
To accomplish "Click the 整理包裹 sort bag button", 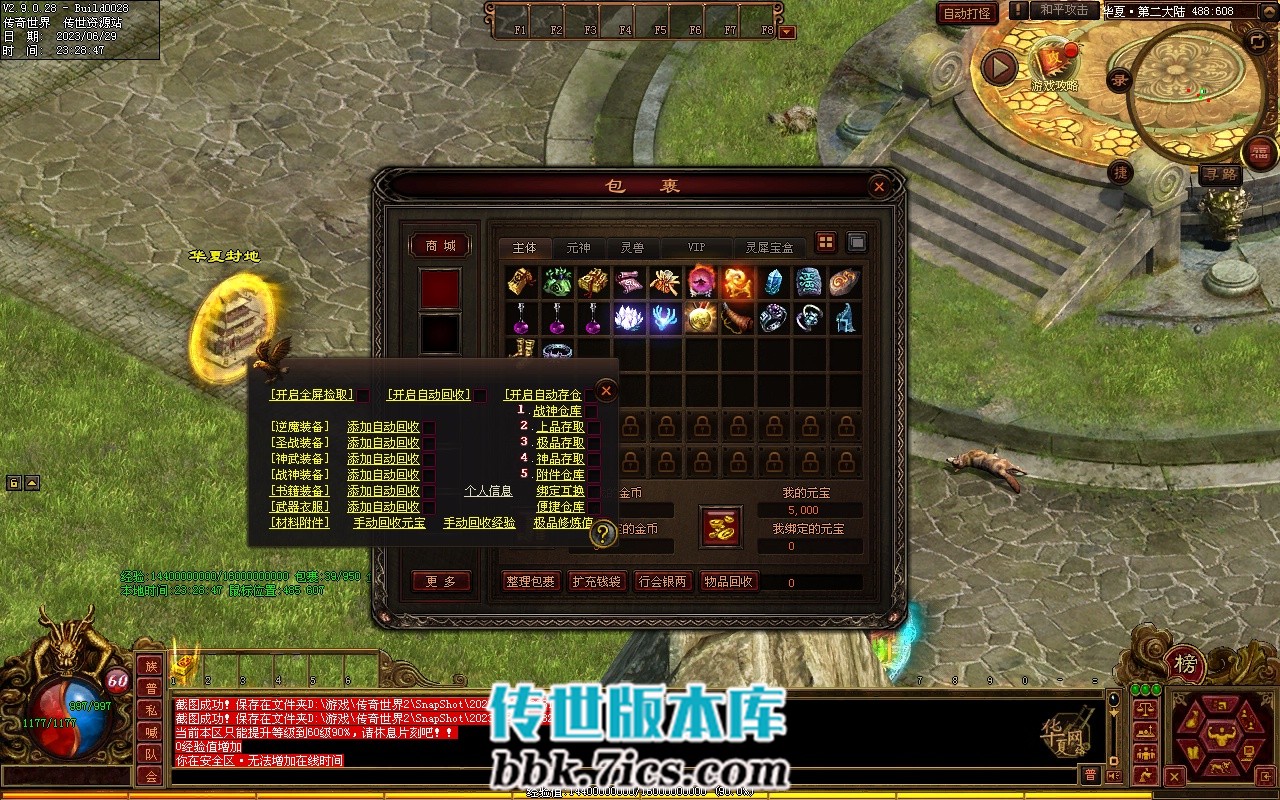I will click(529, 581).
